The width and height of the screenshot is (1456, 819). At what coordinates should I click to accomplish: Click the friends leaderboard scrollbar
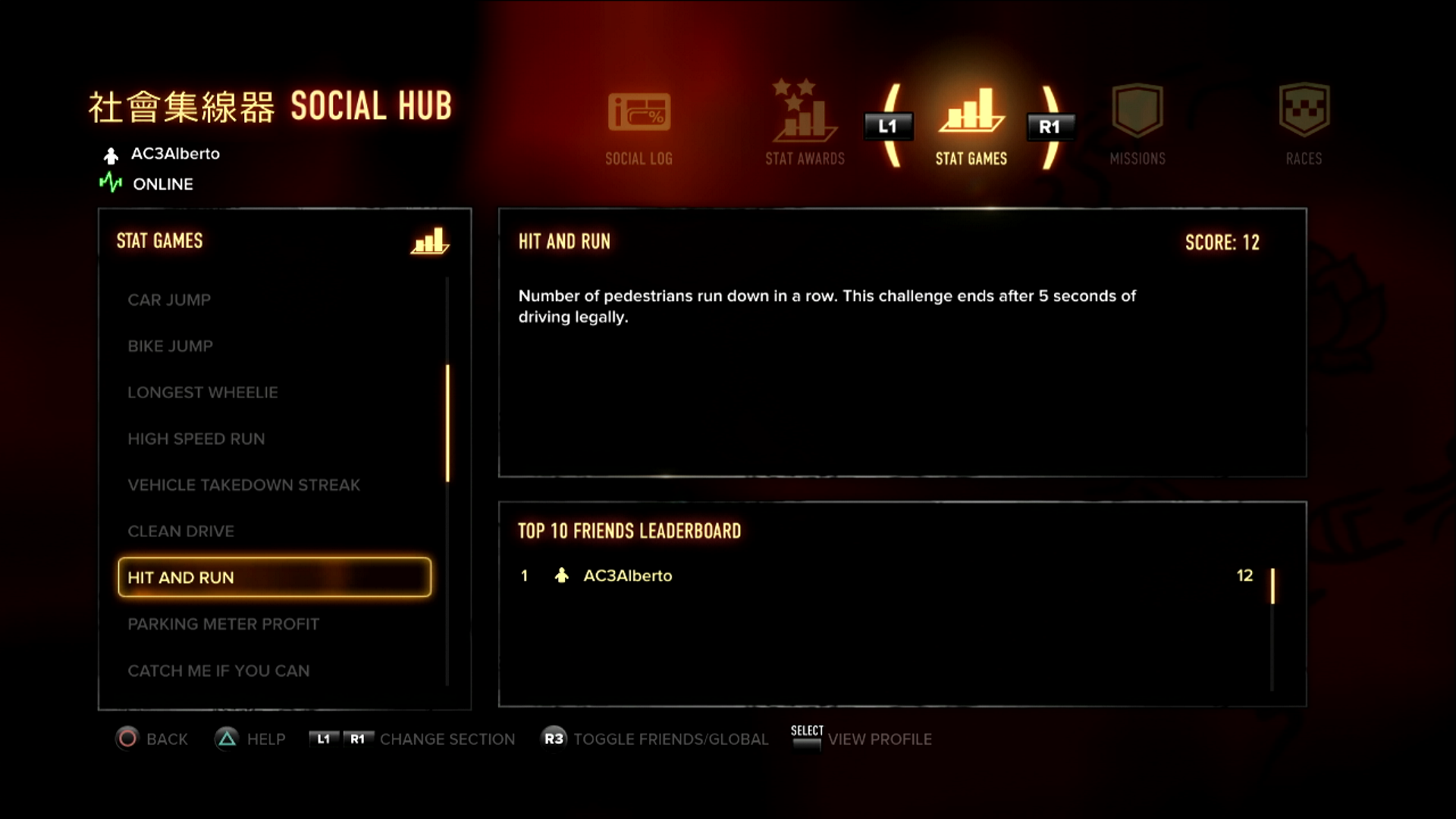(1272, 586)
